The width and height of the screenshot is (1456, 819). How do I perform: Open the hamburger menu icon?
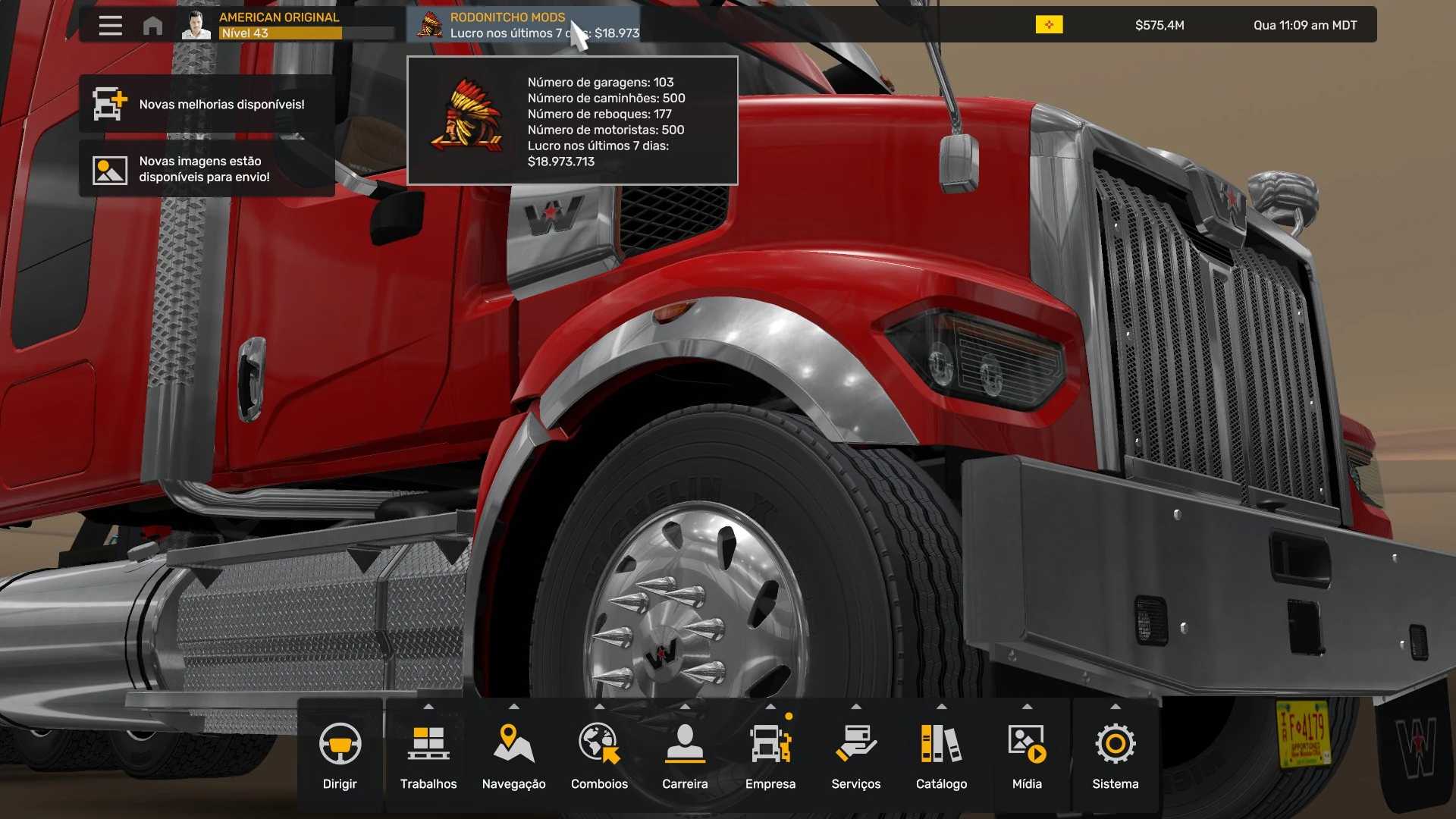[x=110, y=26]
